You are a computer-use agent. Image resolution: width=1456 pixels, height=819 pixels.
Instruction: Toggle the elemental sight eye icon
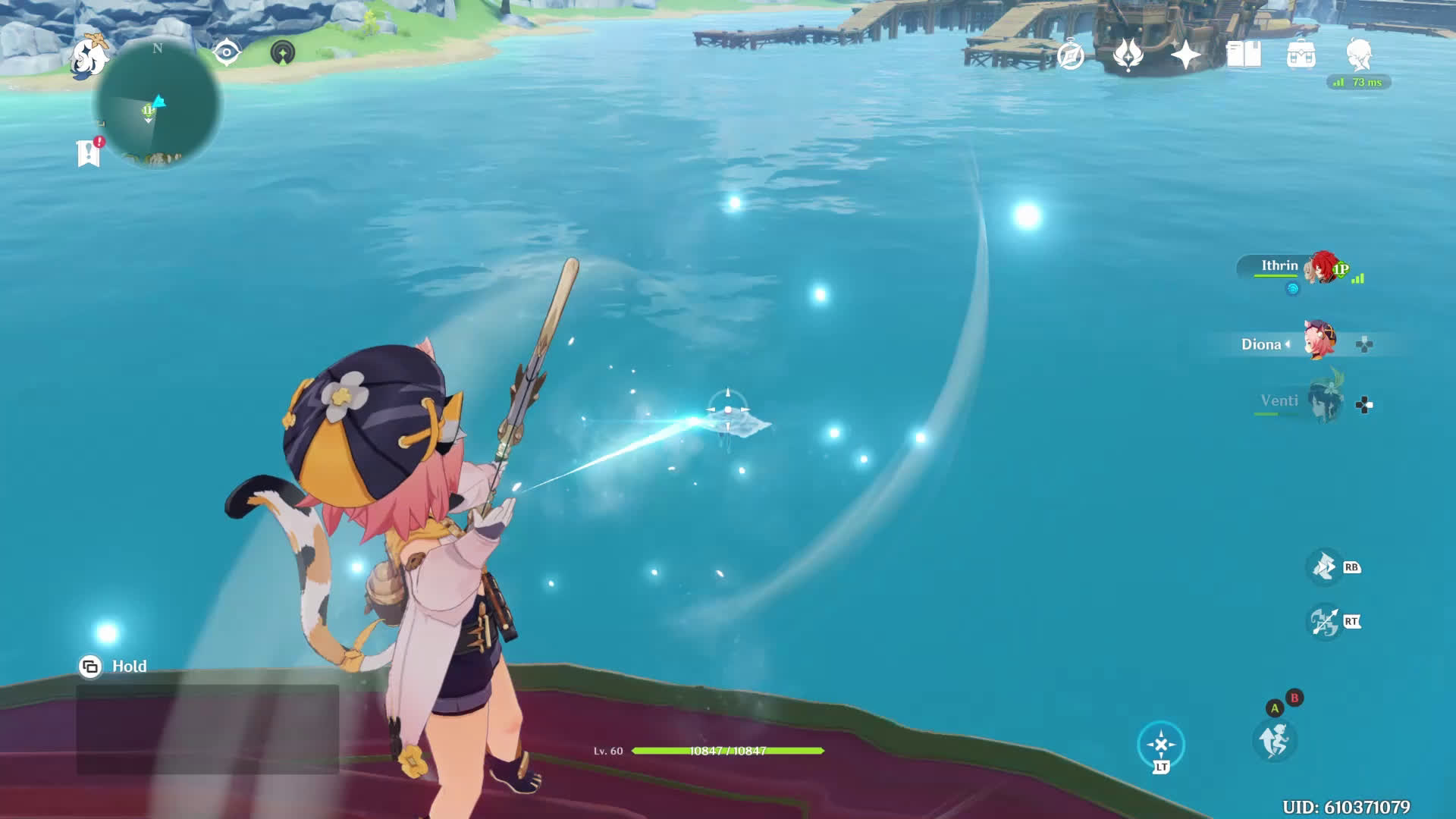click(226, 52)
